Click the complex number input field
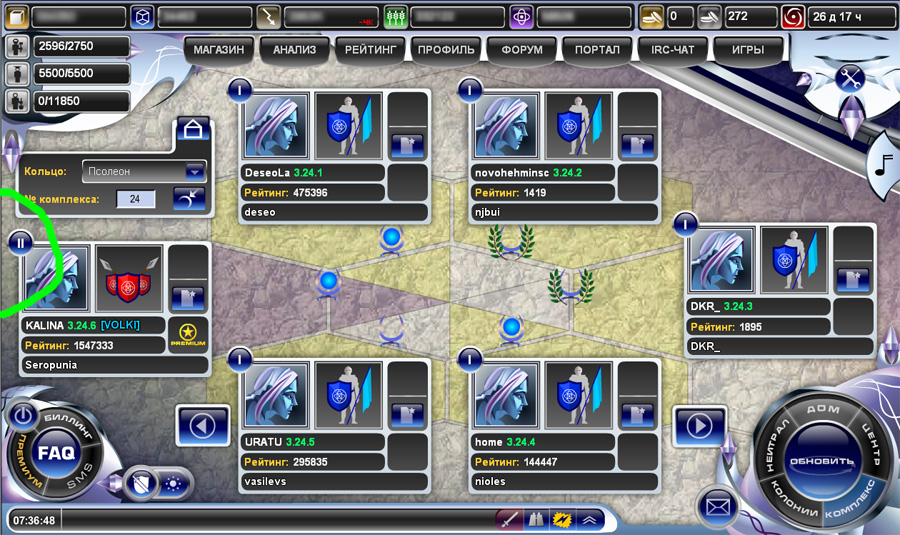The width and height of the screenshot is (900, 535). pos(135,199)
